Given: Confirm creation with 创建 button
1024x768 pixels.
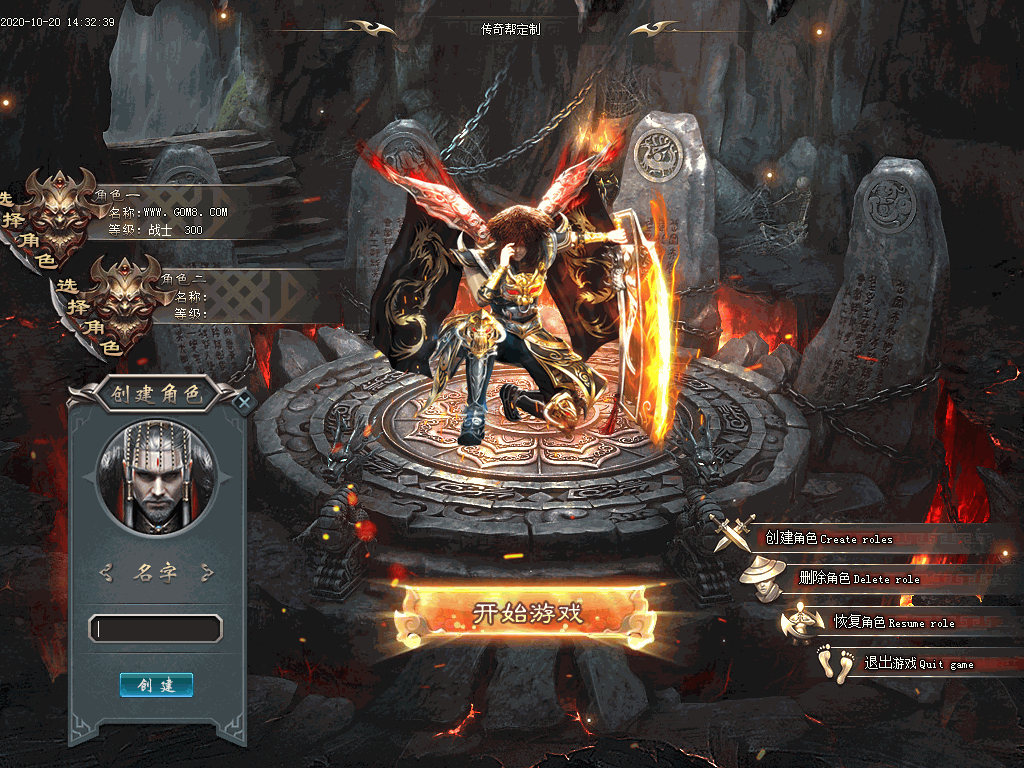Looking at the screenshot, I should click(156, 685).
